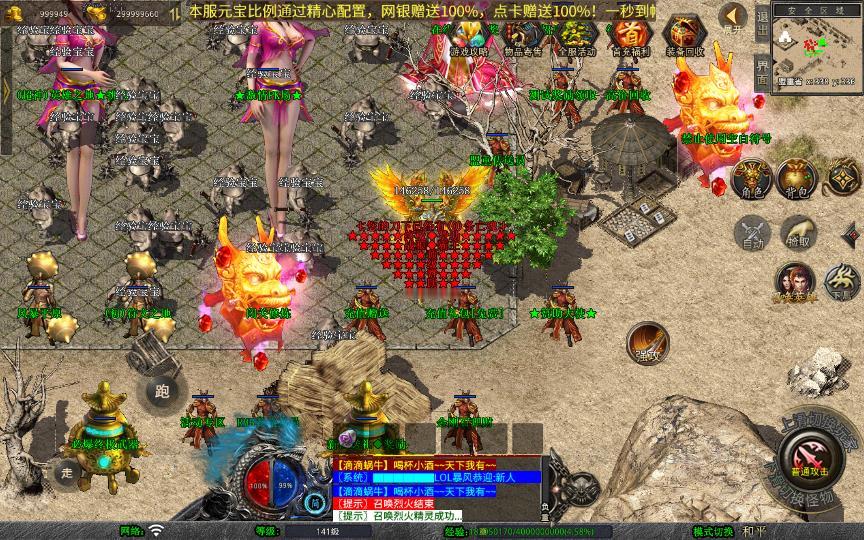
Task: Click the 界面 interface tab
Action: click(762, 71)
